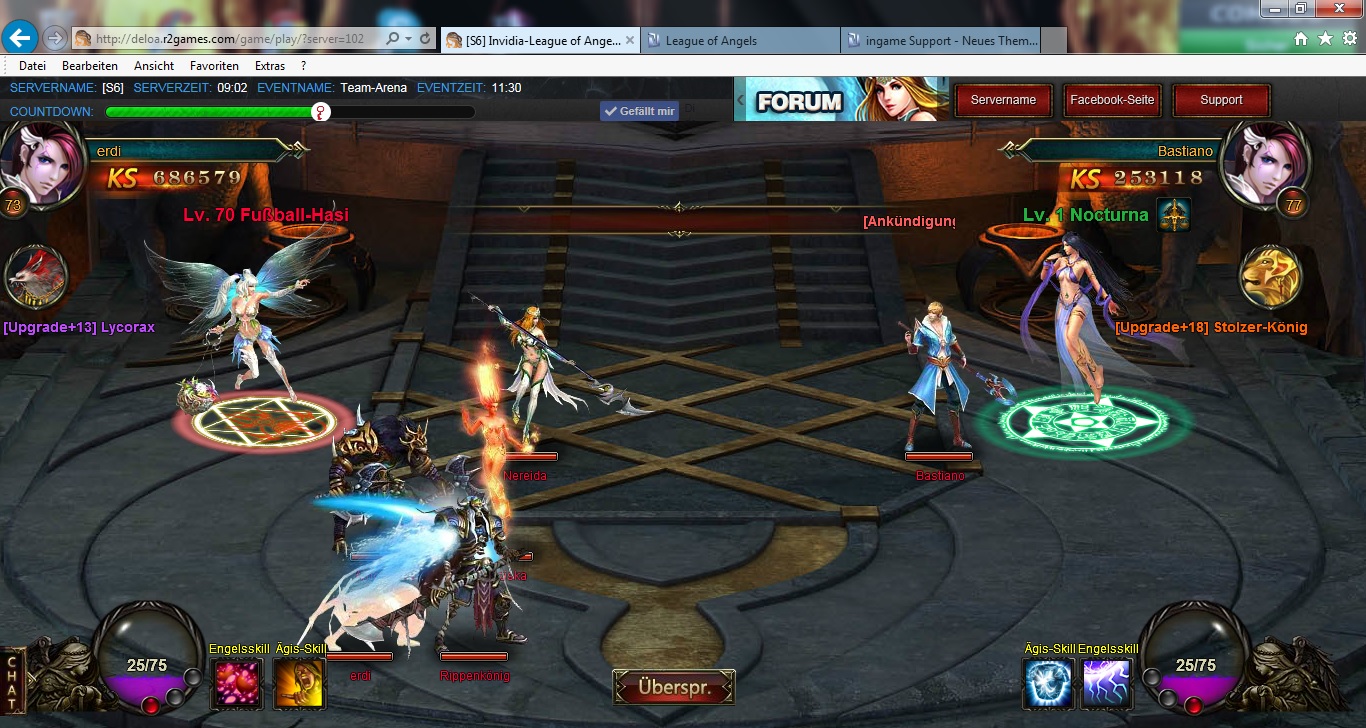Open the Support page

coord(1221,100)
